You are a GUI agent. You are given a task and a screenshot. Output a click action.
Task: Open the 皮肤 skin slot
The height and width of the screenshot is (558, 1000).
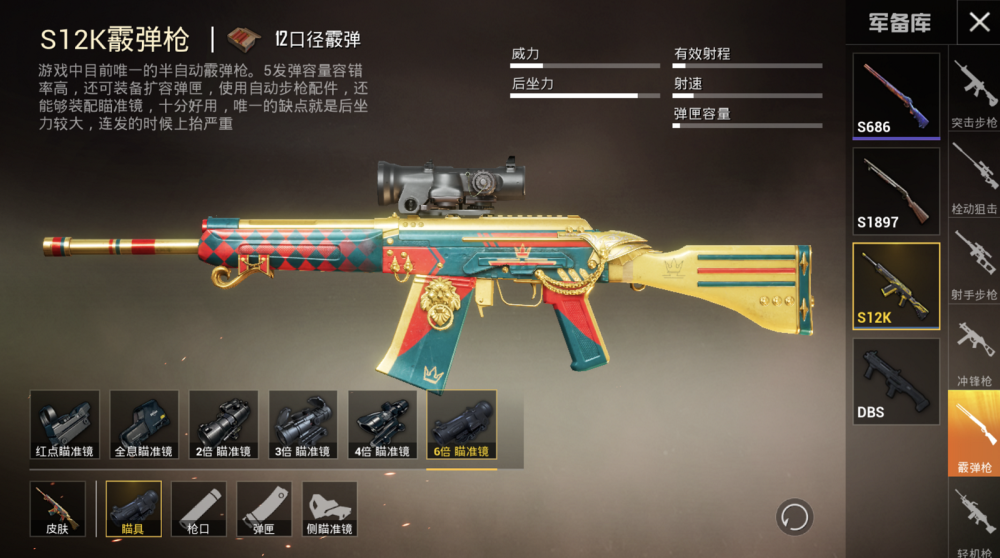click(x=57, y=509)
